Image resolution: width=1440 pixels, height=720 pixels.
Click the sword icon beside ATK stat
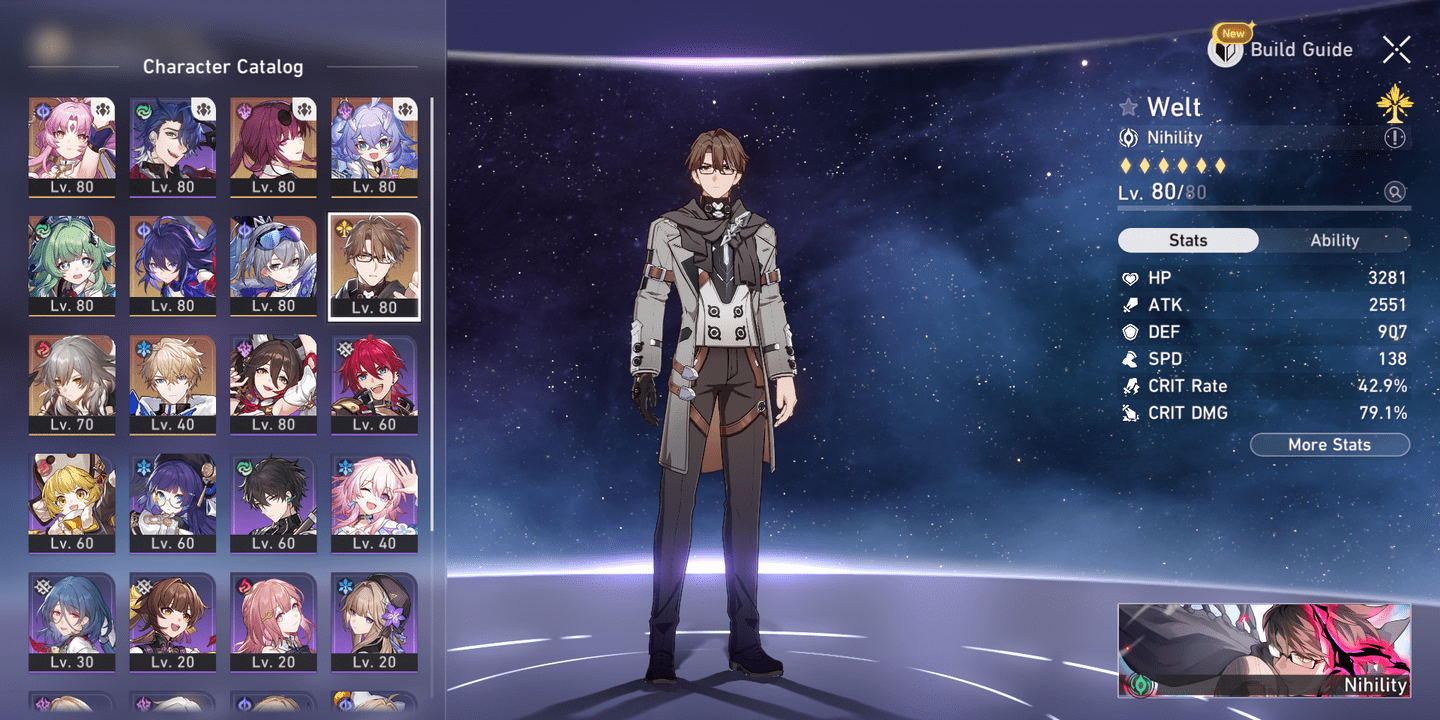coord(1129,305)
